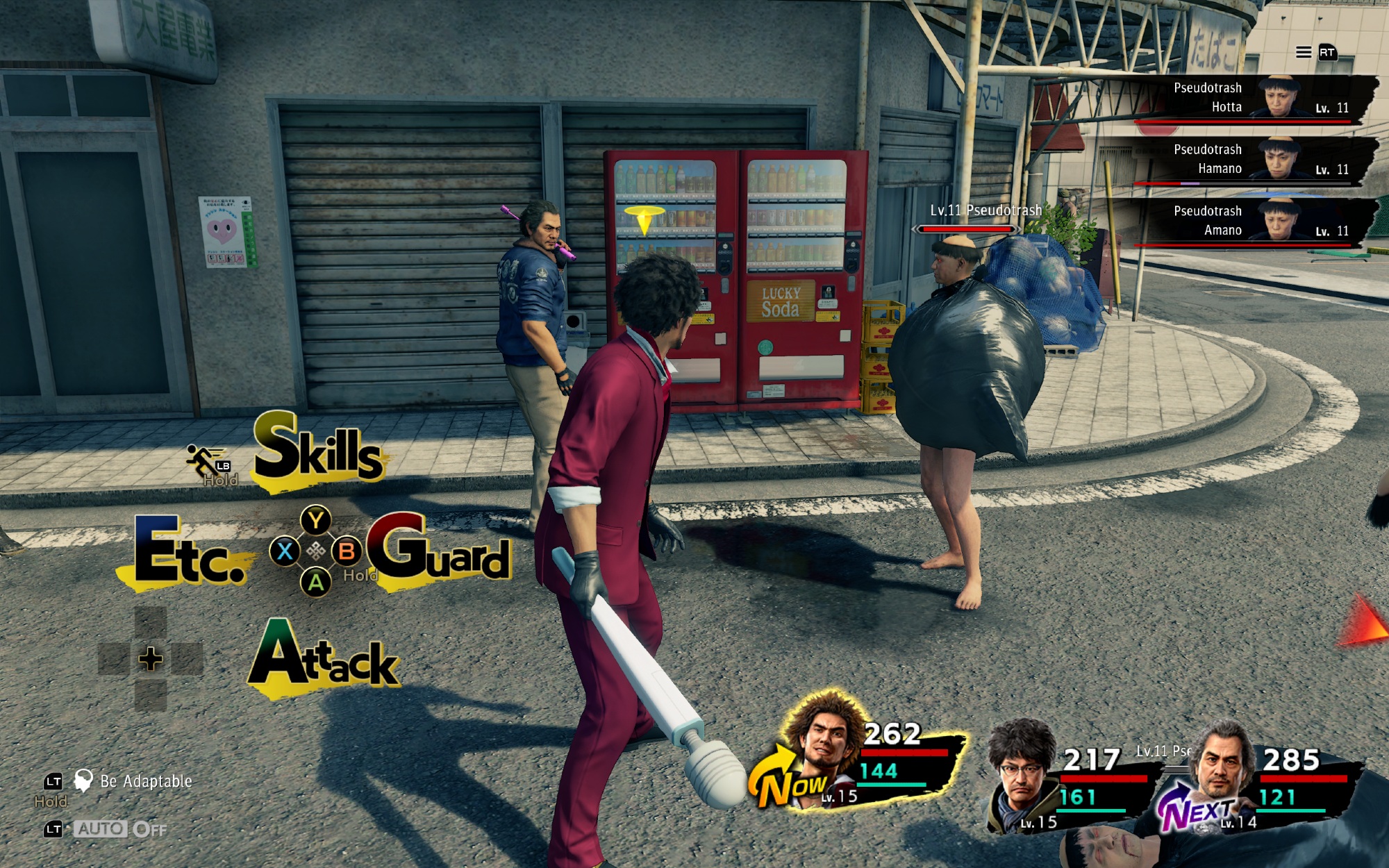The width and height of the screenshot is (1389, 868).
Task: Choose the Skills battle command
Action: [x=318, y=450]
